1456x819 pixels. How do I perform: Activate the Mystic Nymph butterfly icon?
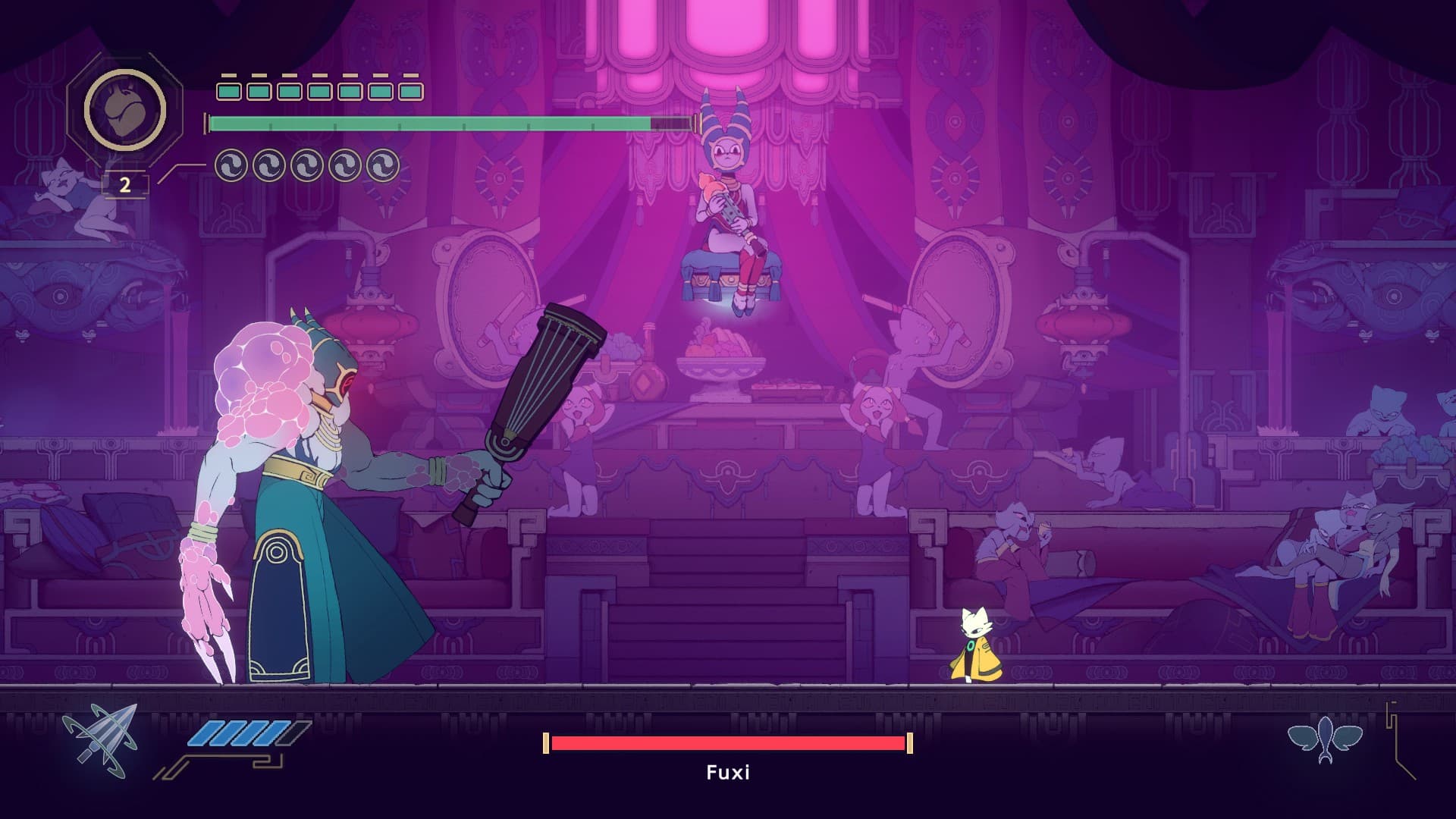pyautogui.click(x=1325, y=739)
